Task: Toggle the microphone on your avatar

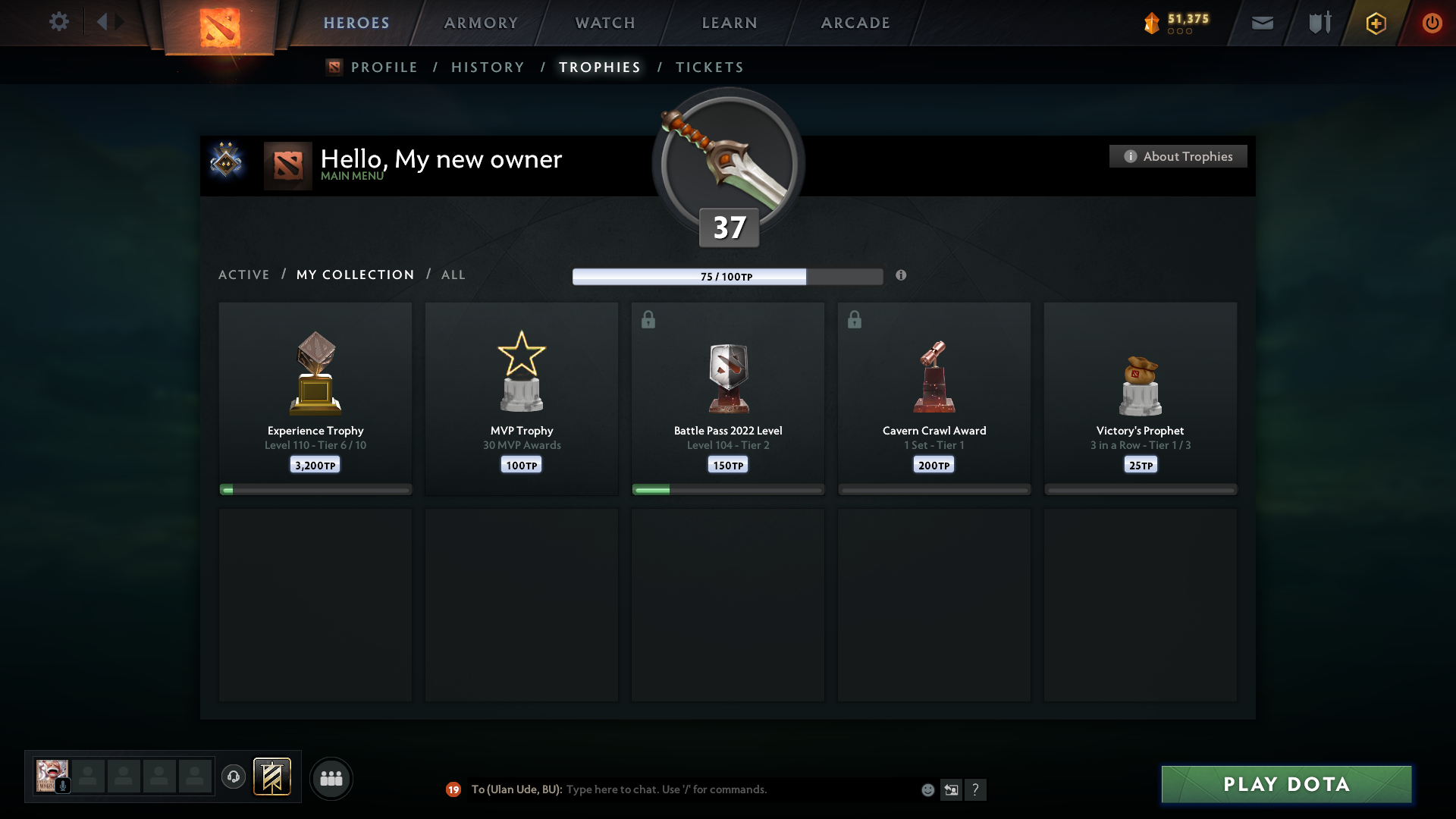Action: [x=62, y=784]
